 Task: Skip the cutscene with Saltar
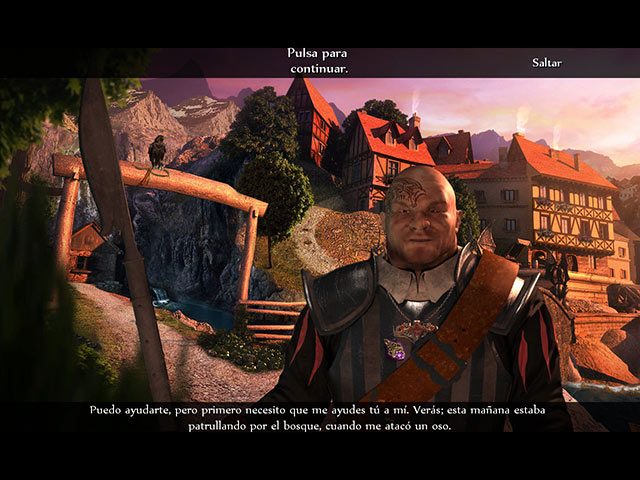click(547, 62)
